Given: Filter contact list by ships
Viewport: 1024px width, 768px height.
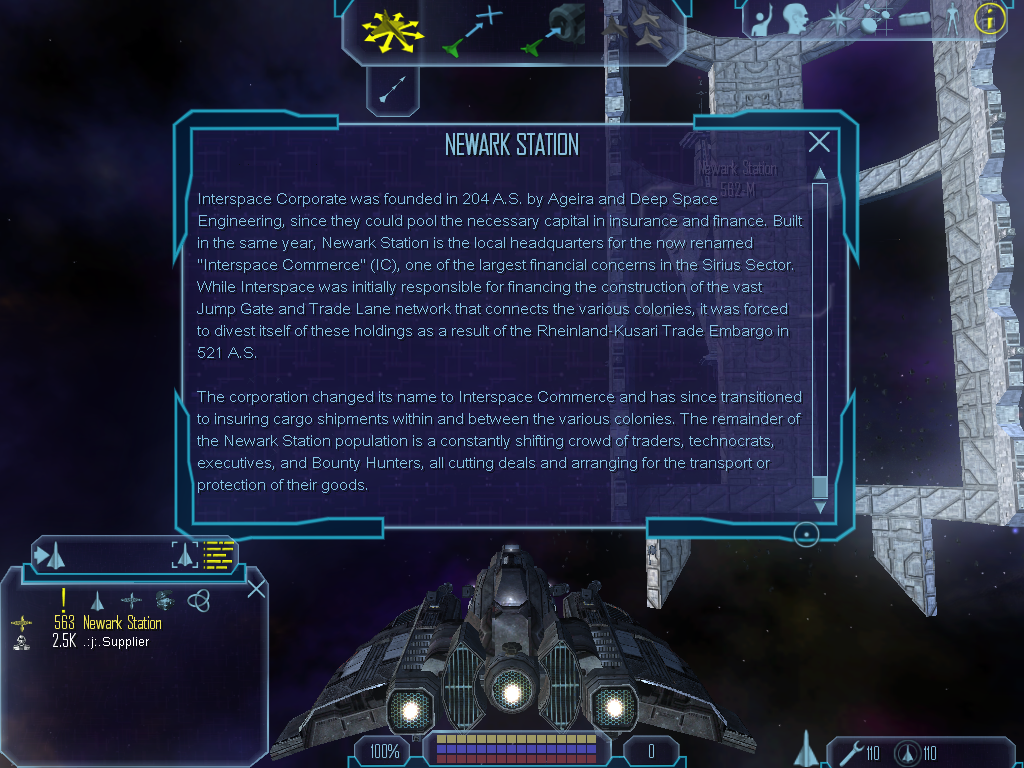Looking at the screenshot, I should pos(98,600).
